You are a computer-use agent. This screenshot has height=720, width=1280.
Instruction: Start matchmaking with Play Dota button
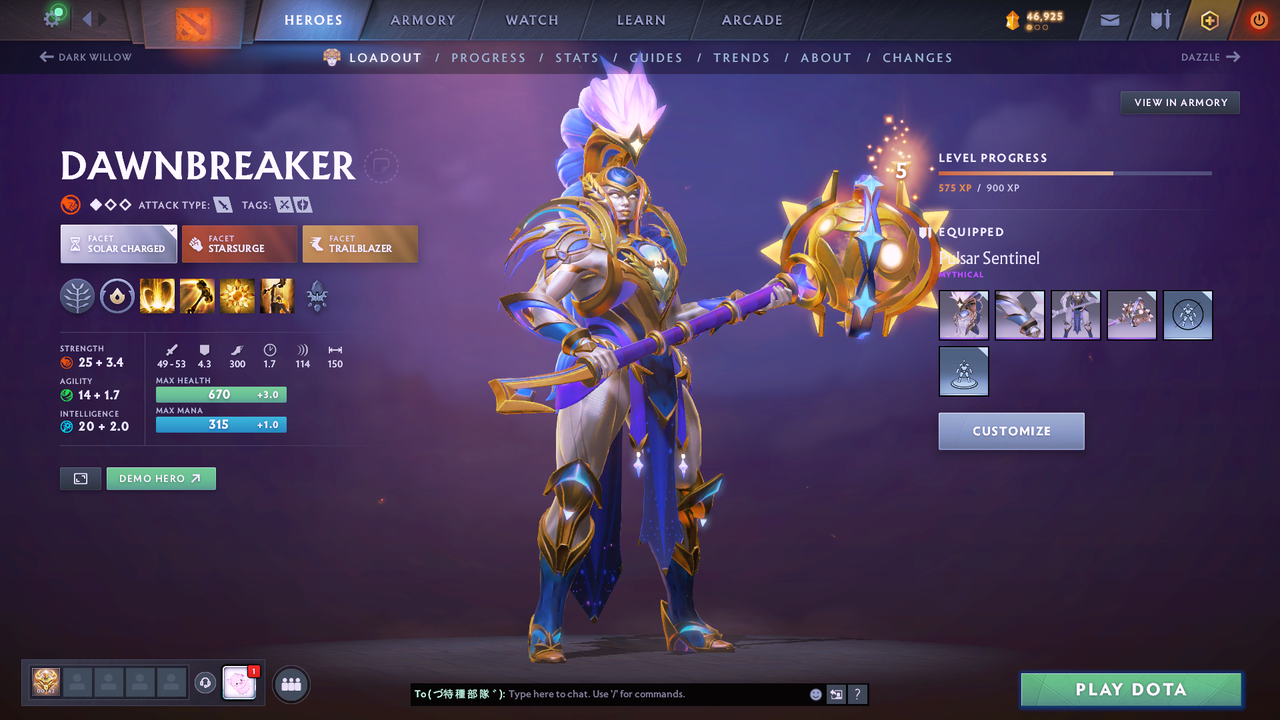[x=1131, y=690]
